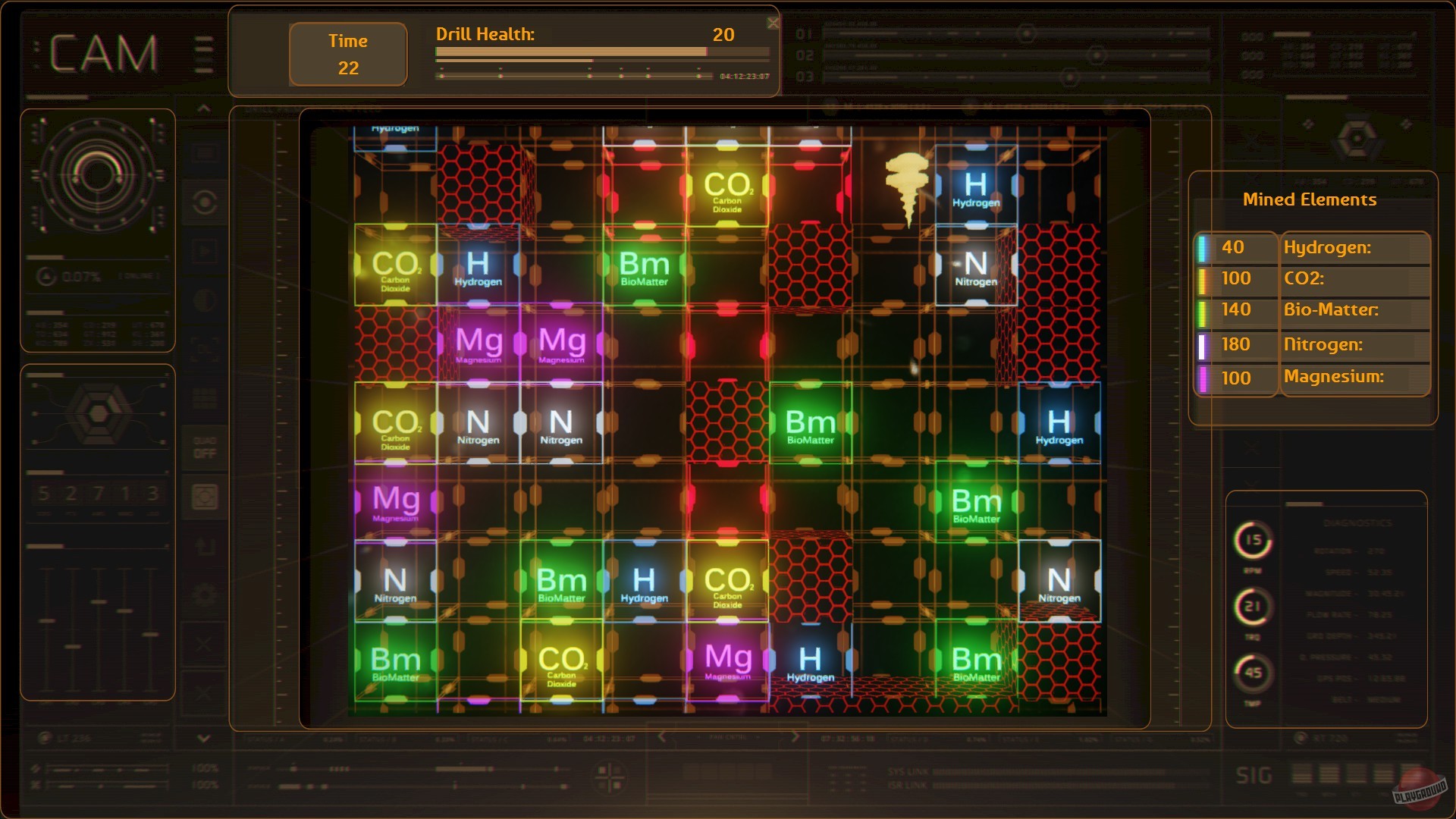The image size is (1456, 819).
Task: Open PAN CNTRL right arrow at the bottom
Action: click(794, 737)
